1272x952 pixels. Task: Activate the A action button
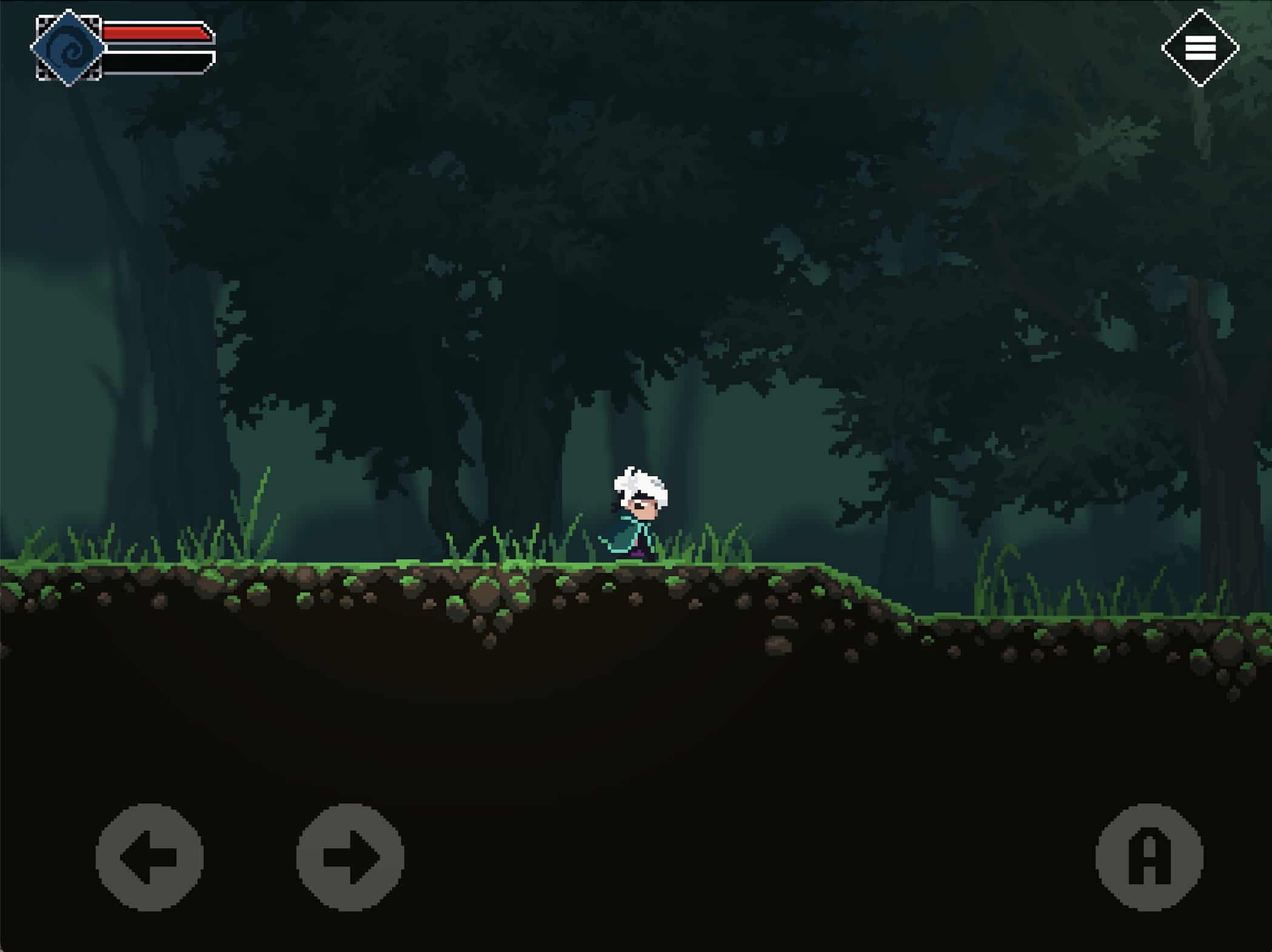tap(1149, 857)
